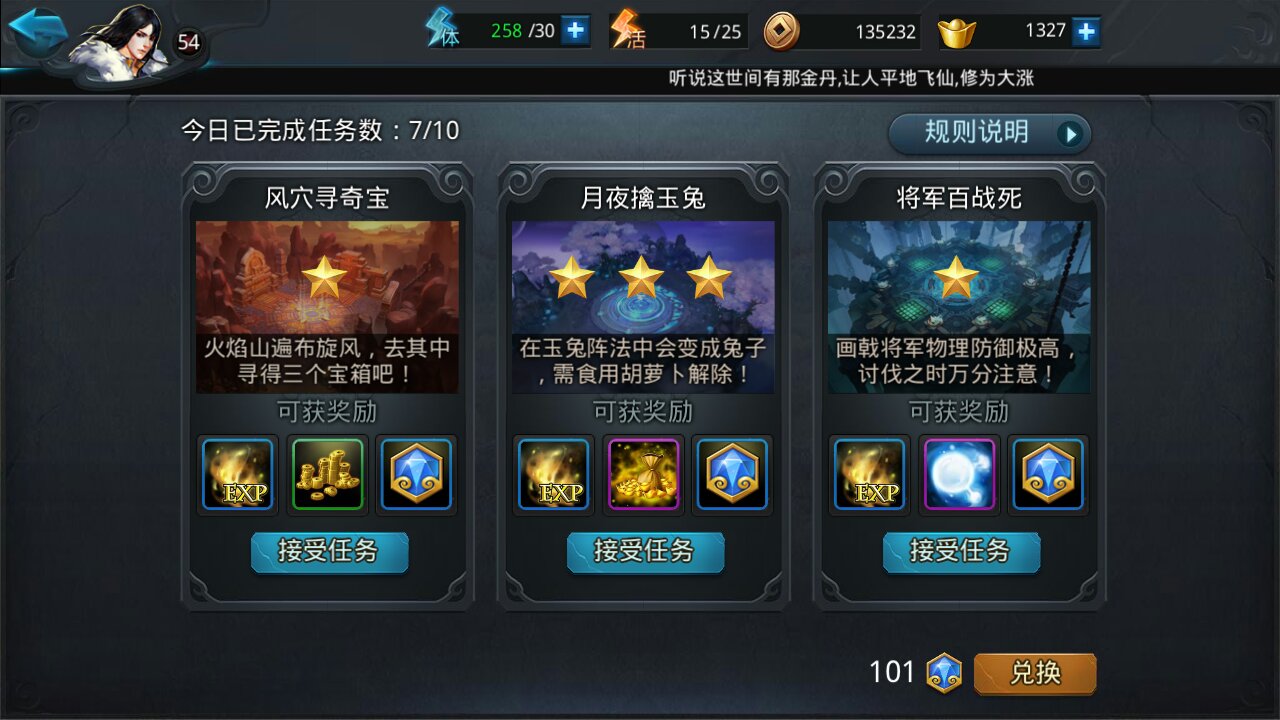Click the gold ingot currency icon in the top bar
This screenshot has height=720, width=1280.
pos(959,30)
